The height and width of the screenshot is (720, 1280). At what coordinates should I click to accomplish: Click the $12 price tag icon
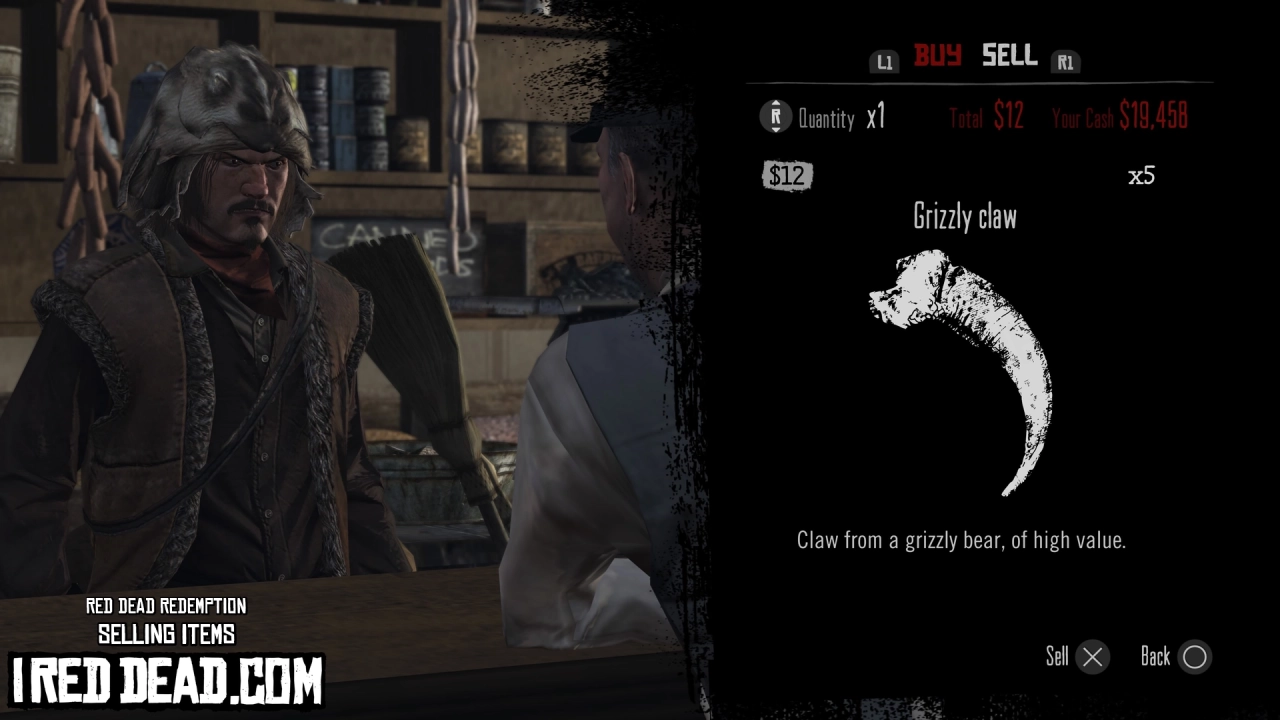tap(789, 176)
